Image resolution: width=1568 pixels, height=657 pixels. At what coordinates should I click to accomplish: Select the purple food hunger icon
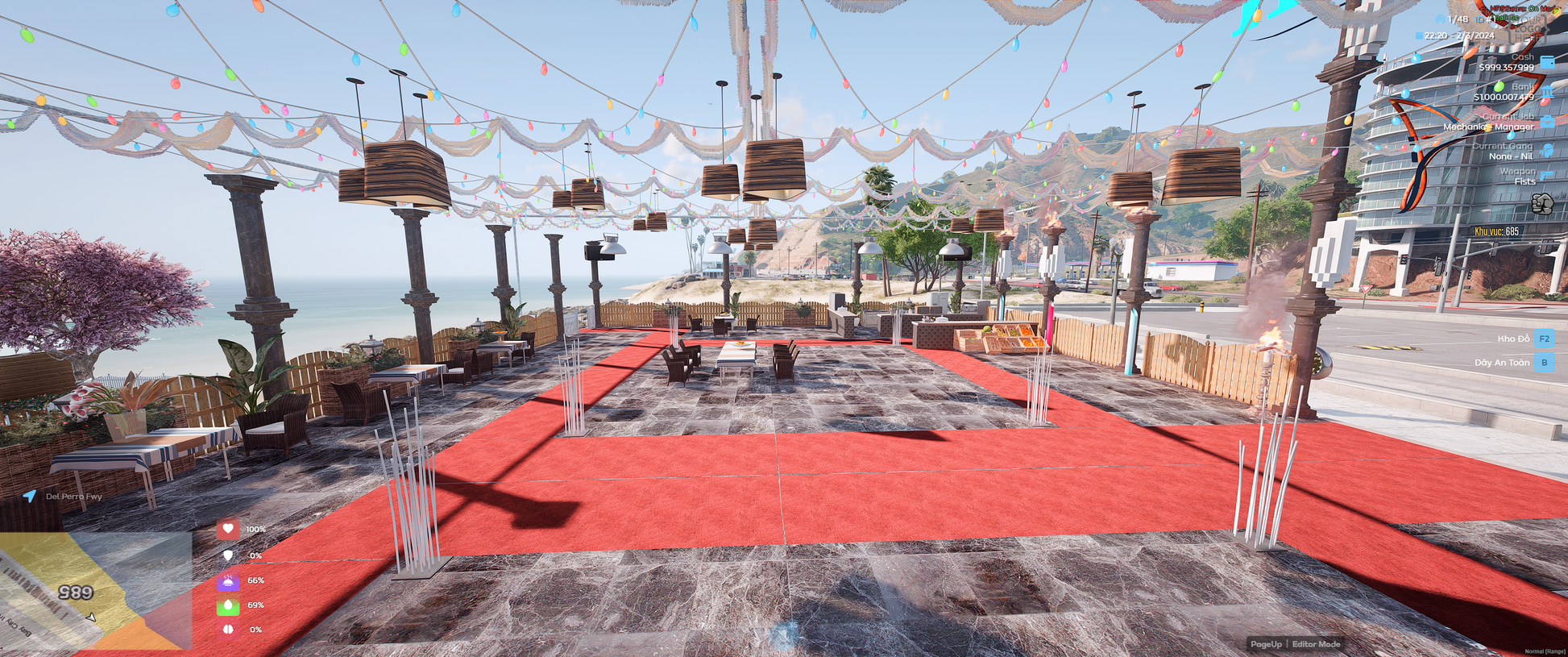coord(228,580)
